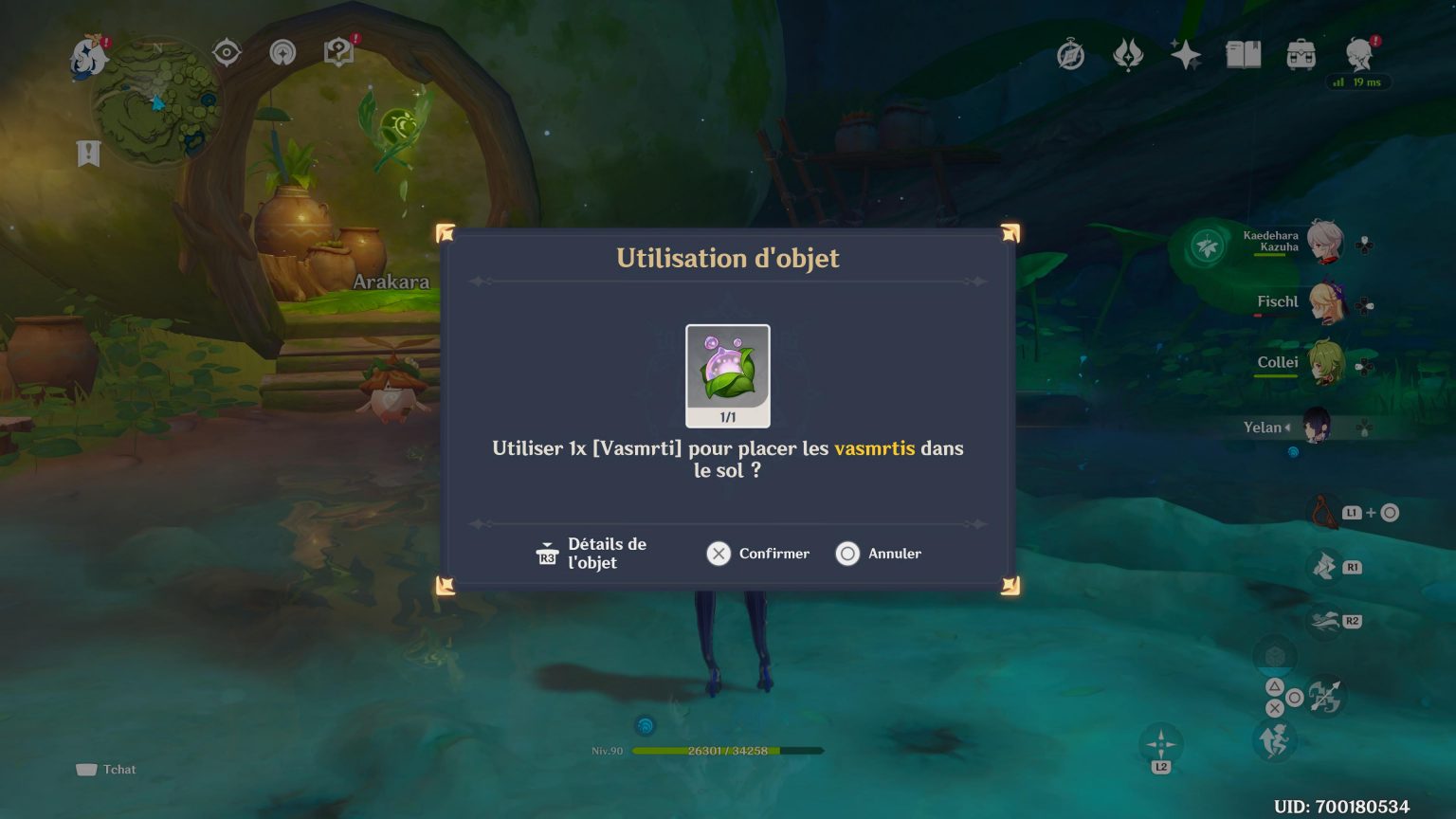
Task: Open the Adventurer's Handbook book icon
Action: pos(1245,55)
